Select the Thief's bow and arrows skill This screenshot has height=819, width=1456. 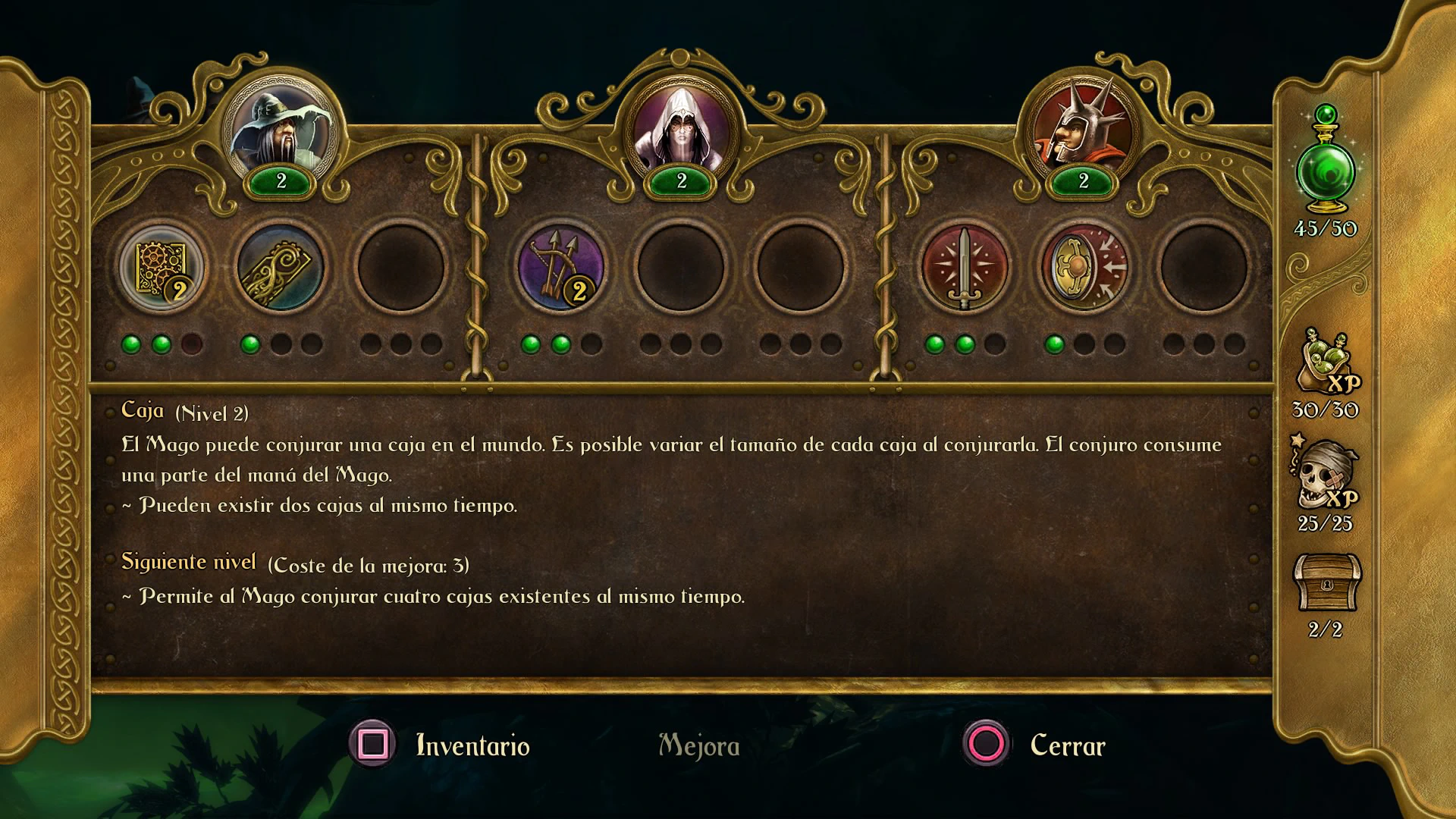tap(560, 268)
